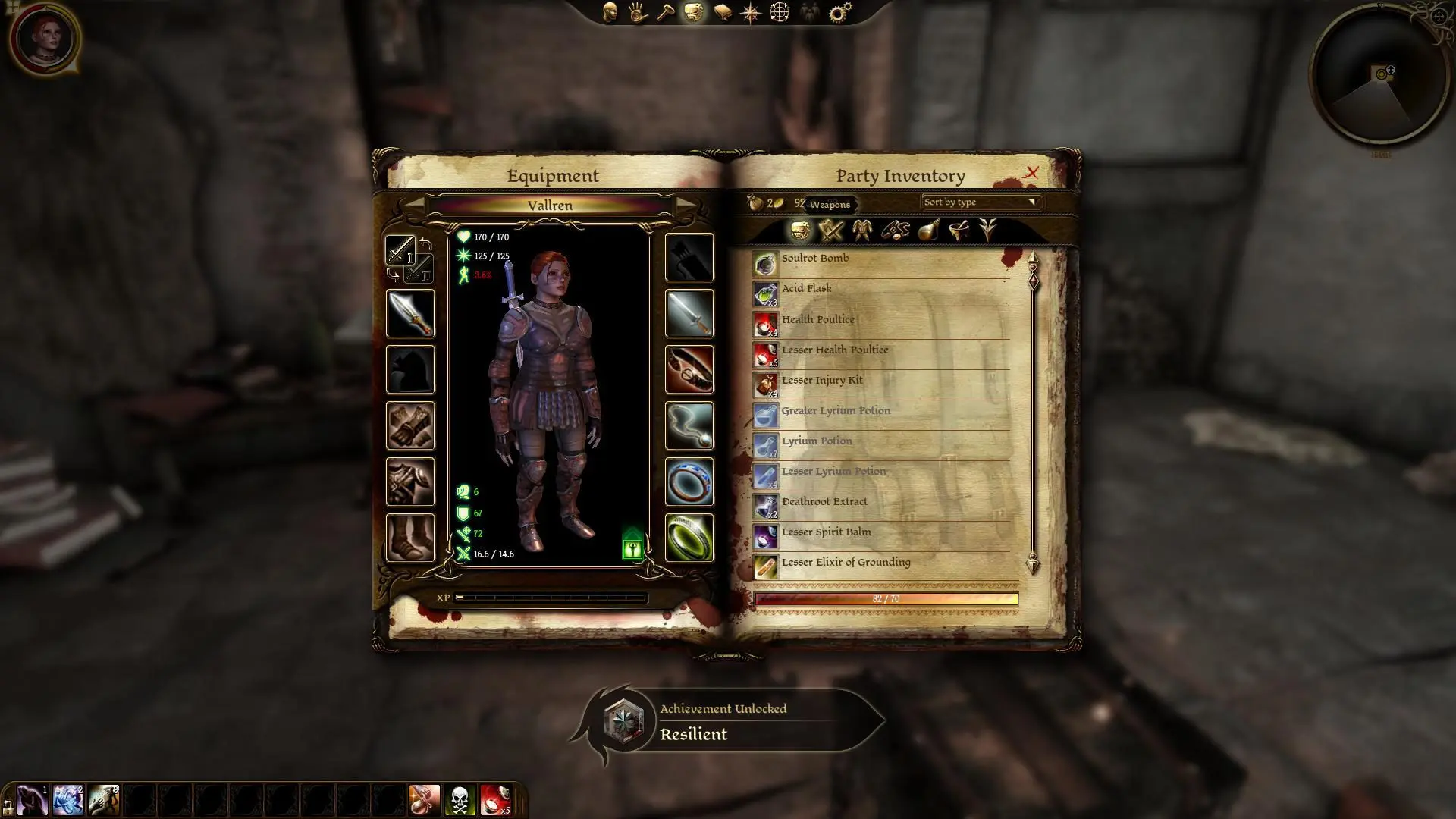Open the game options gear icon
The width and height of the screenshot is (1456, 819).
840,12
